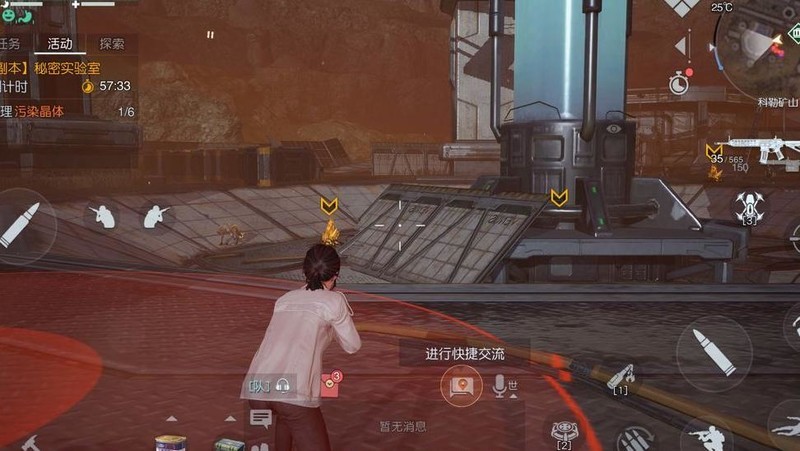
Task: Switch to the 活动 tab
Action: point(59,44)
